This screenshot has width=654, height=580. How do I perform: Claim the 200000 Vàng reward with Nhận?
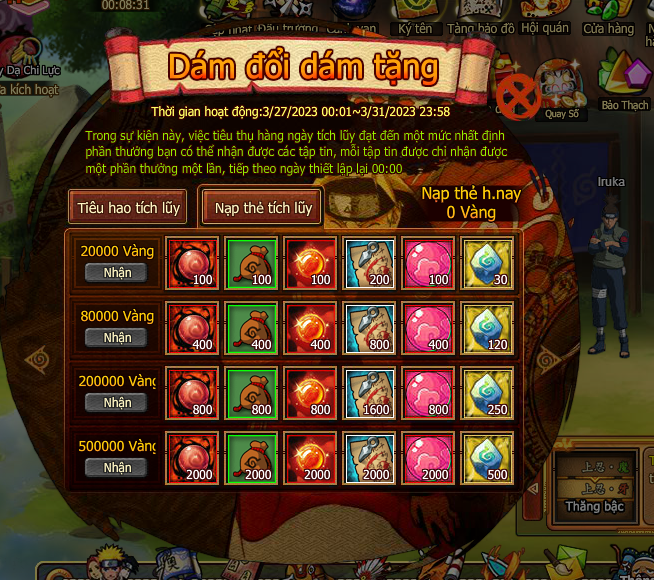pyautogui.click(x=117, y=402)
